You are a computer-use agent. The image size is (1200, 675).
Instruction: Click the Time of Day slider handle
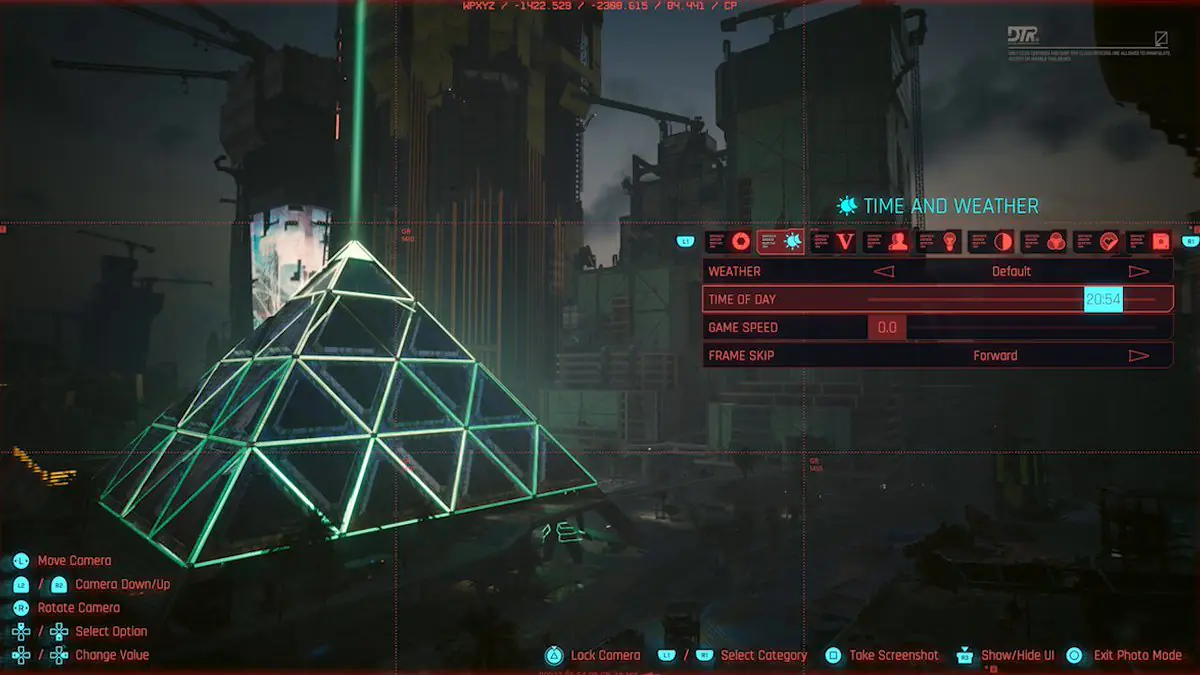coord(1103,299)
